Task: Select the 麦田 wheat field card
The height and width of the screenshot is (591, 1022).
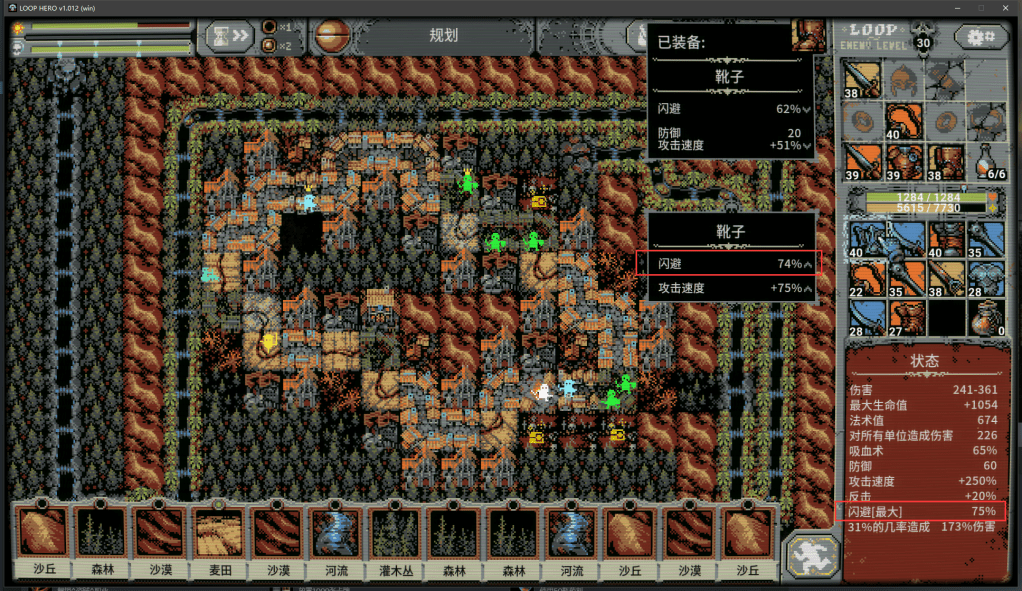Action: tap(221, 541)
